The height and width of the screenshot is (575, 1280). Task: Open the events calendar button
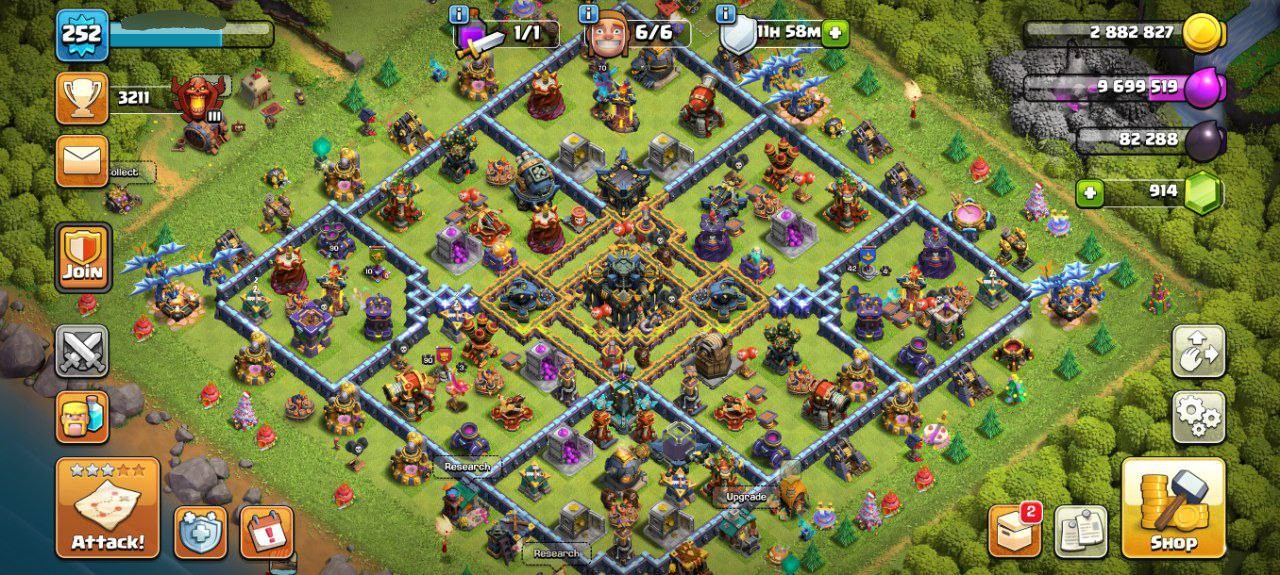[x=267, y=532]
